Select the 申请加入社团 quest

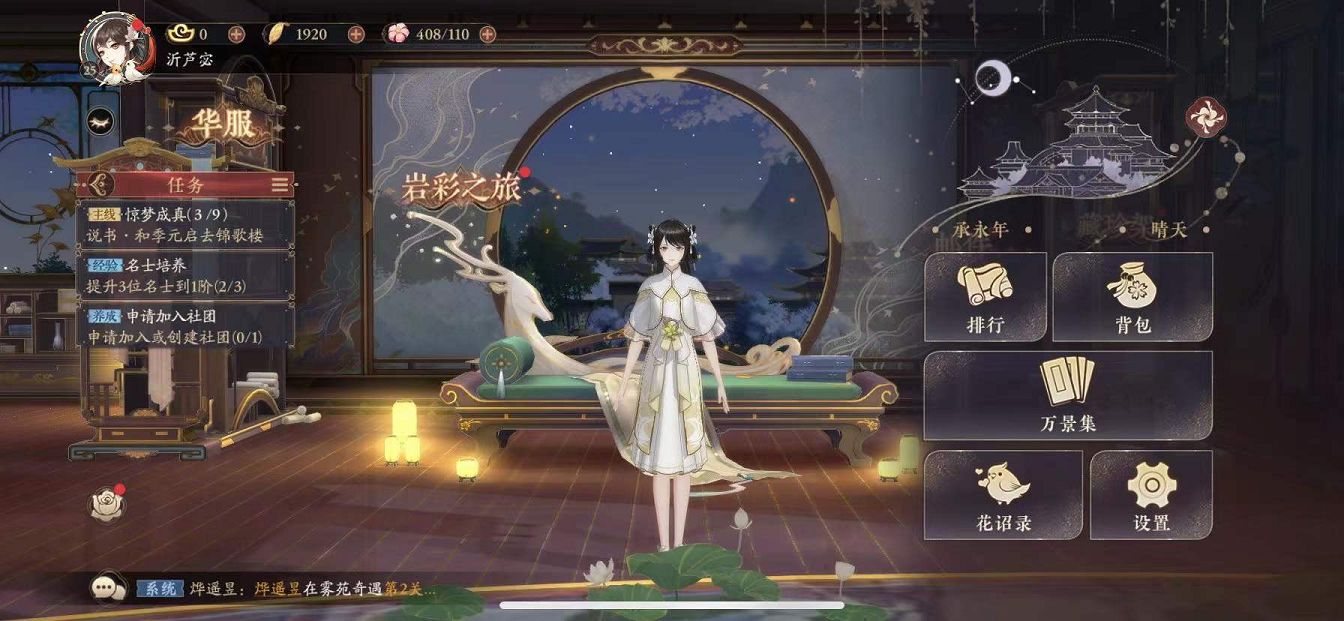186,326
